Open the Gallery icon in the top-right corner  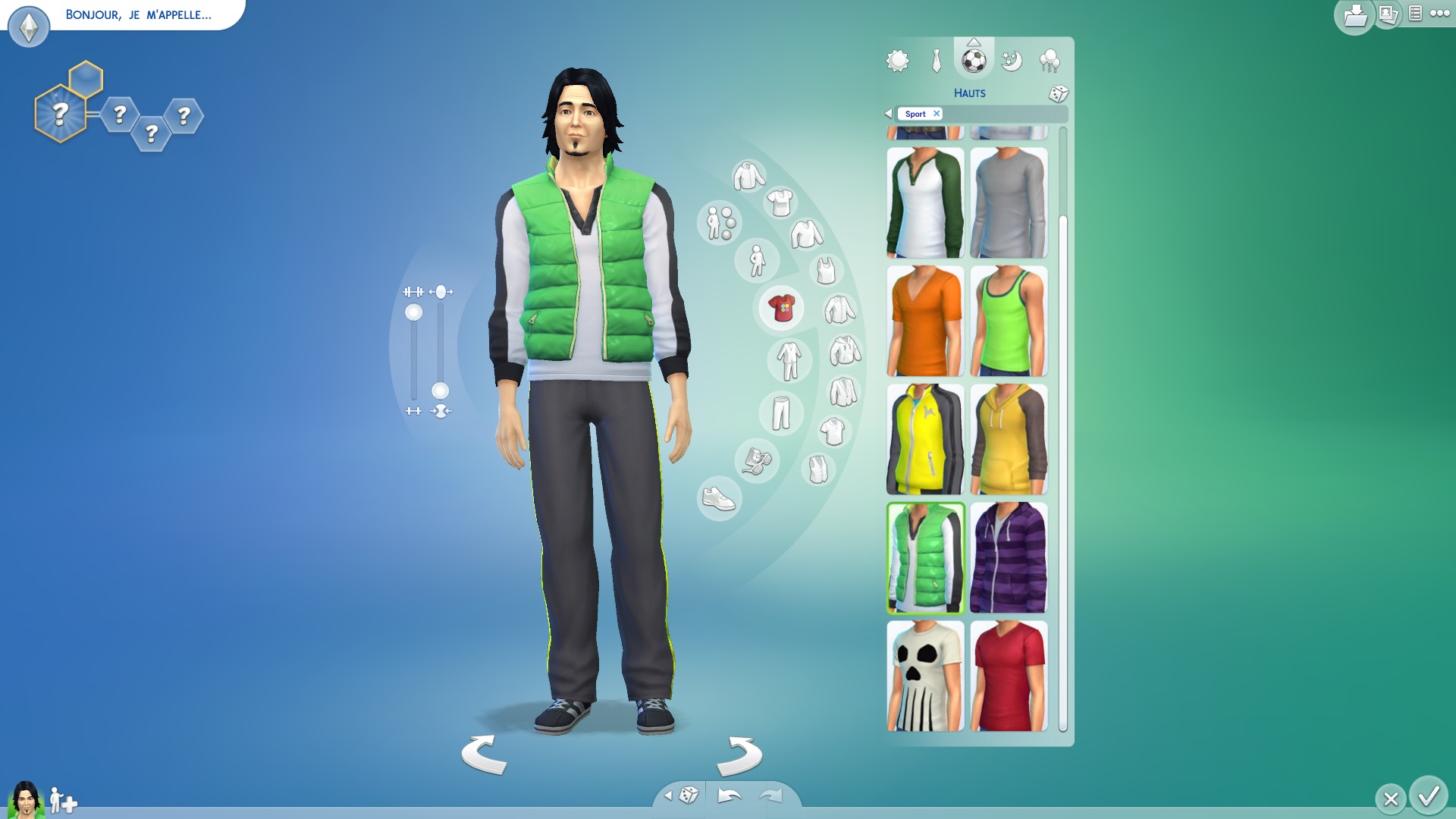(x=1389, y=15)
